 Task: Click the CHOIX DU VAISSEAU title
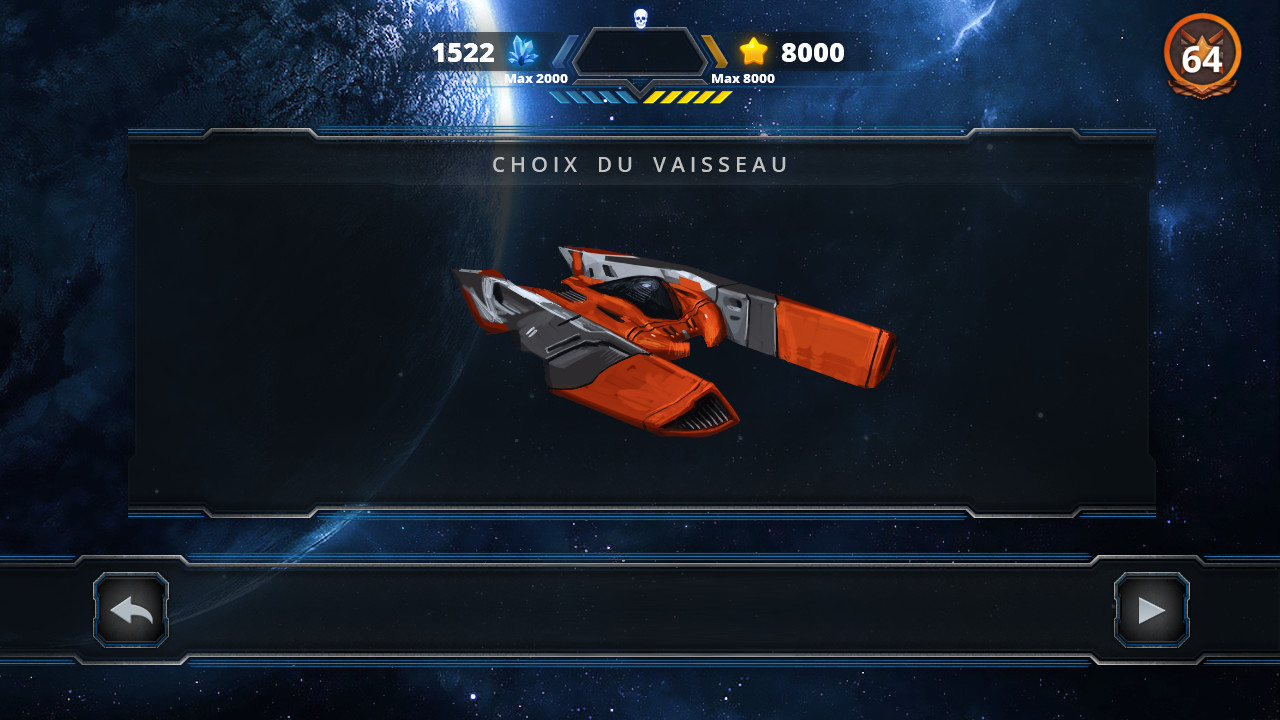640,164
